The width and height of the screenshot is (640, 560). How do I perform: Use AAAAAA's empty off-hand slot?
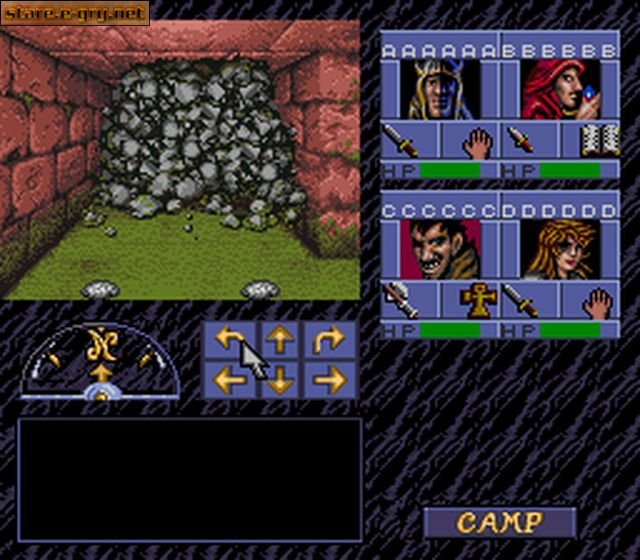tap(479, 141)
